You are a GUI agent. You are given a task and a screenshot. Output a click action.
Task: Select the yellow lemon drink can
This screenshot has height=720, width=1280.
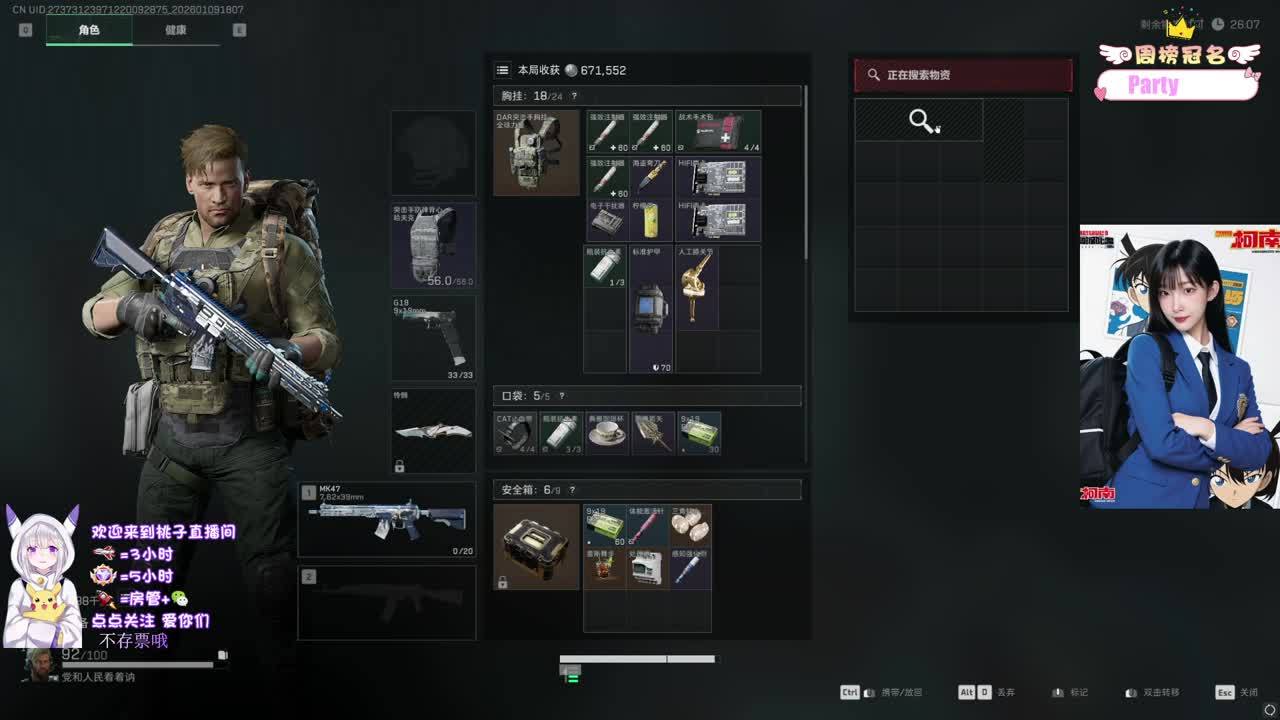click(651, 220)
